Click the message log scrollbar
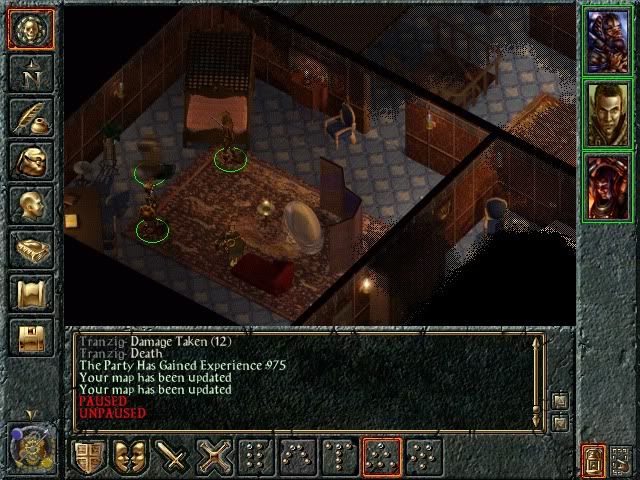Viewport: 640px width, 480px height. 540,378
